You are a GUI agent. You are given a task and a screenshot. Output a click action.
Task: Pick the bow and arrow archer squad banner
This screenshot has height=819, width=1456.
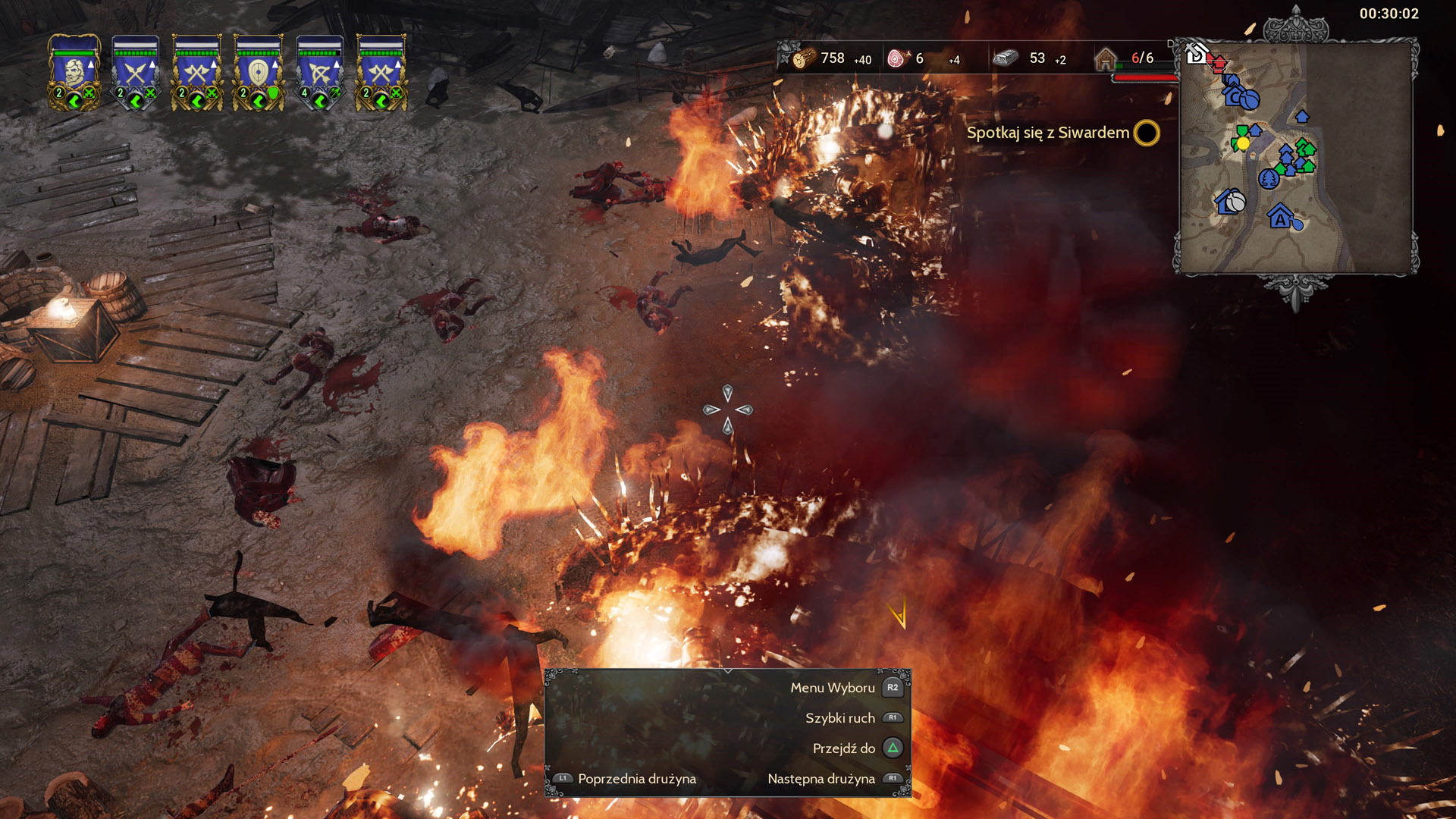tap(320, 73)
